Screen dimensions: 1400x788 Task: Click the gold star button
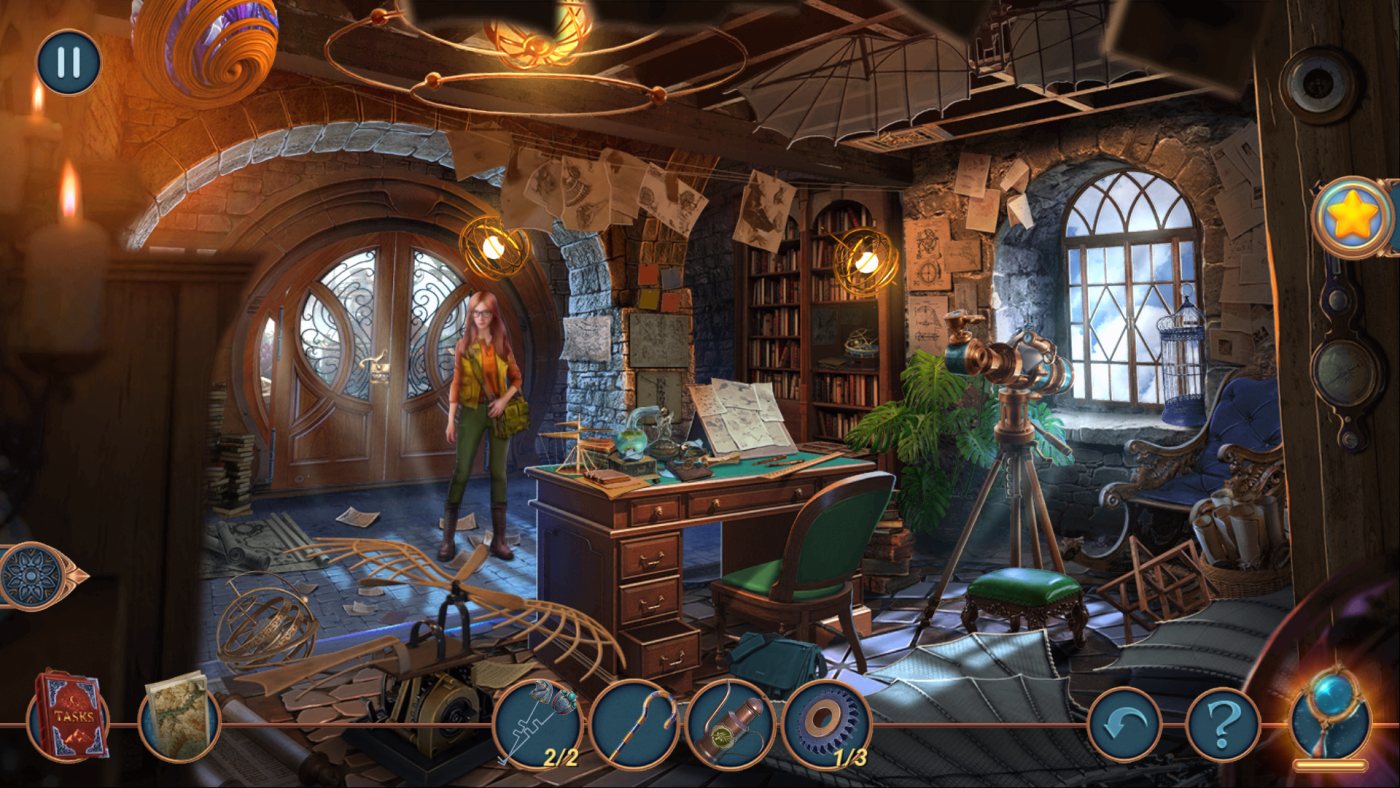(1351, 217)
